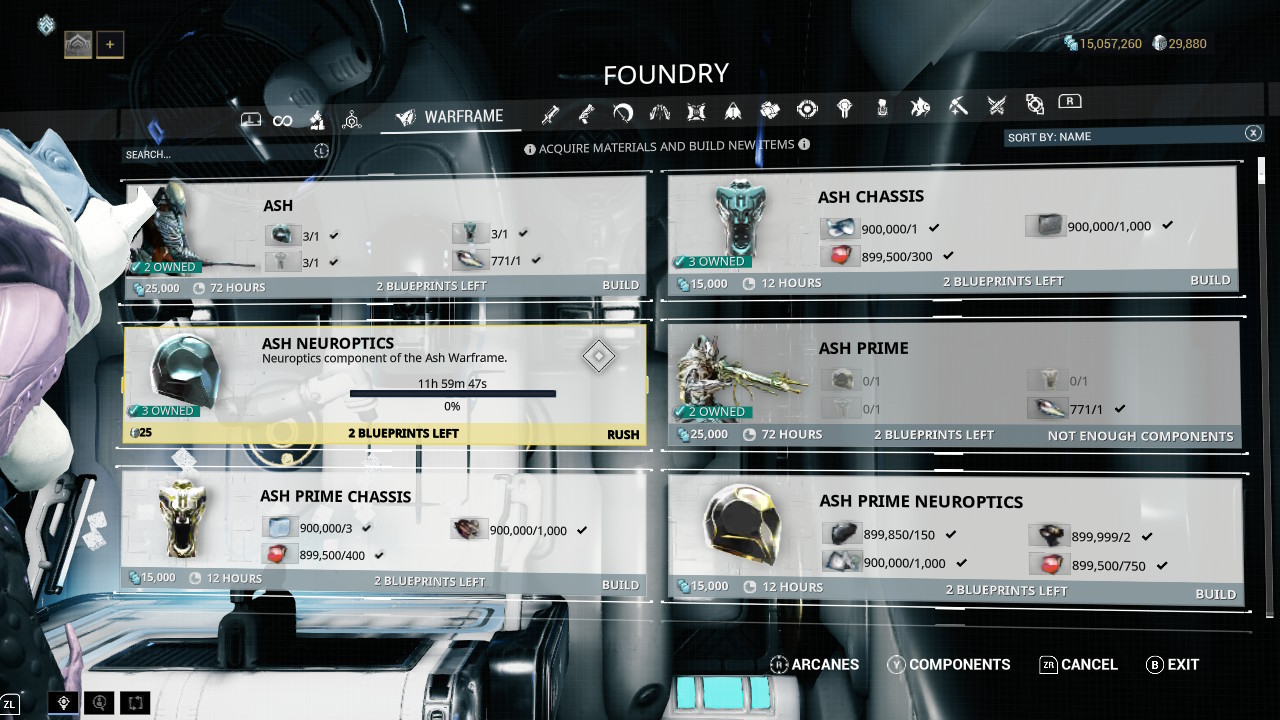Select the Ash warframe blueprint entry
Screen dimensions: 1280x720
click(x=385, y=238)
